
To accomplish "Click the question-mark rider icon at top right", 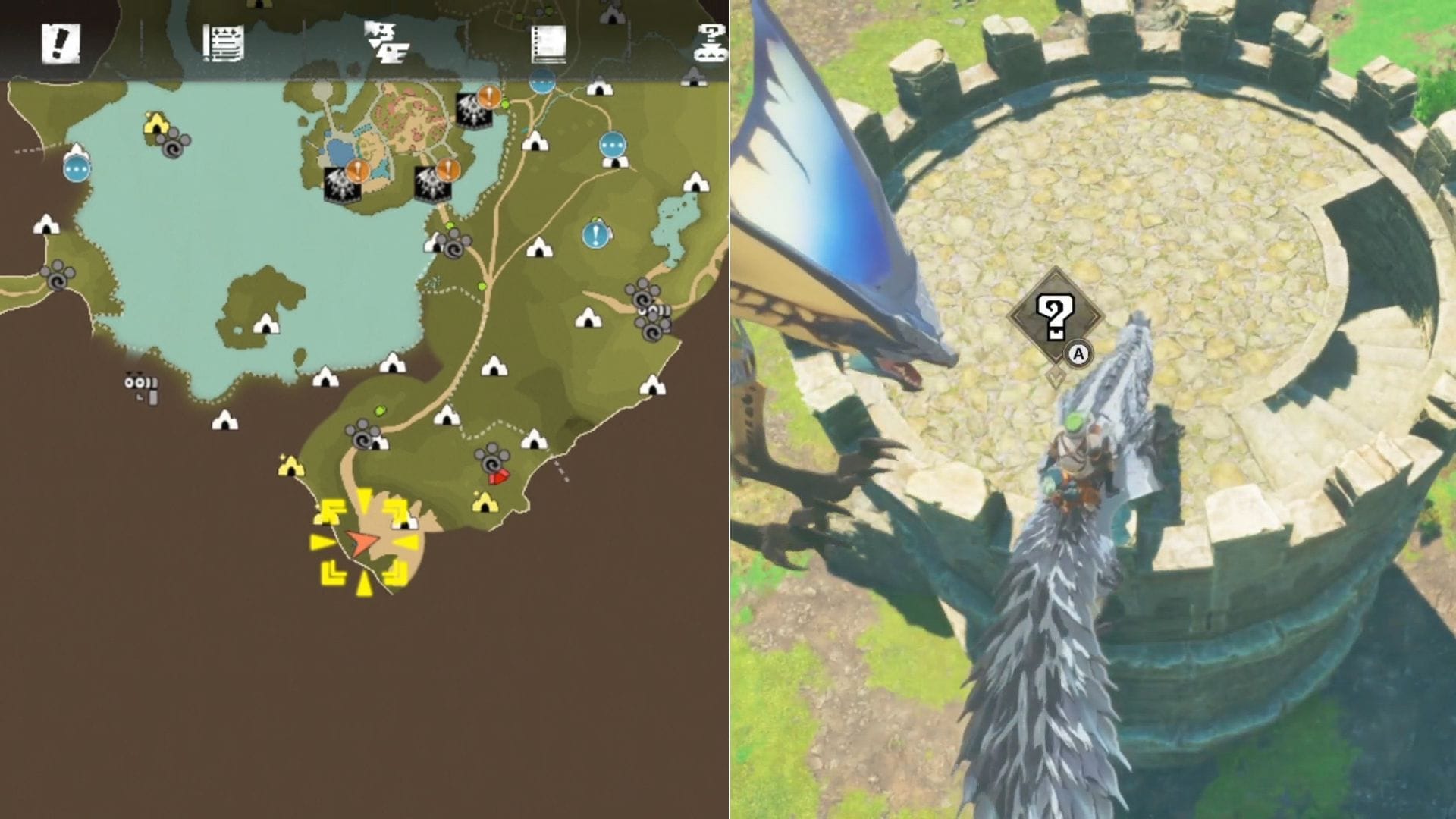I will (x=709, y=42).
